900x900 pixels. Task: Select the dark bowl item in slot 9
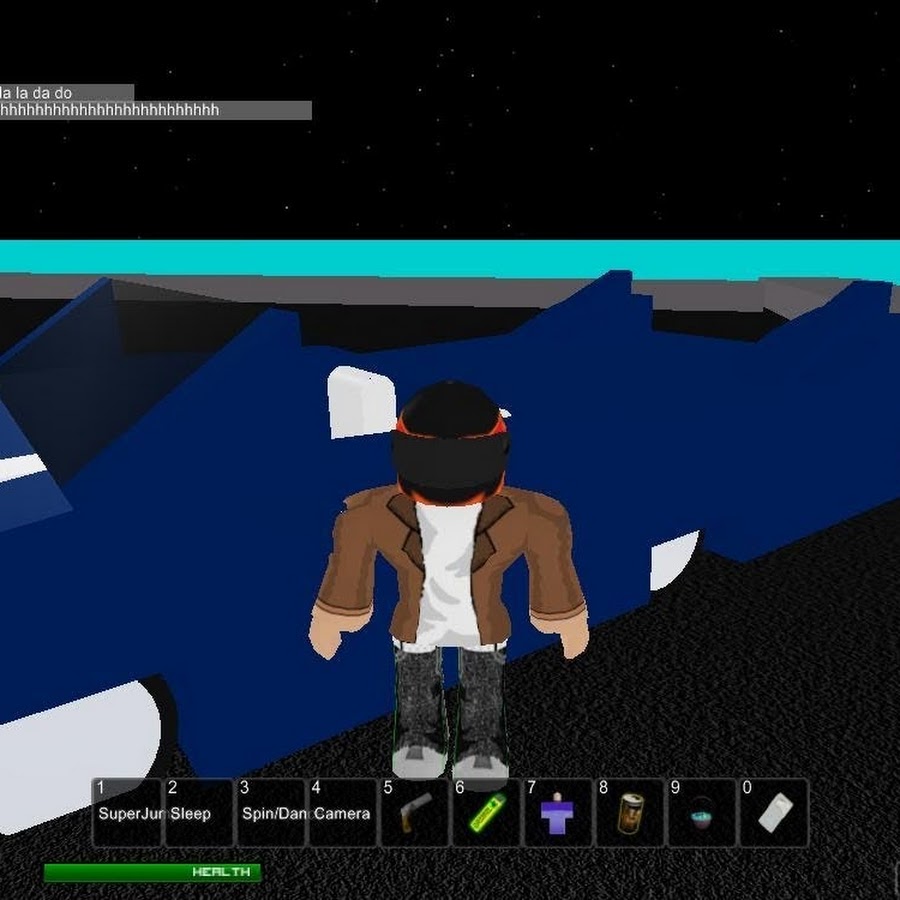(702, 813)
